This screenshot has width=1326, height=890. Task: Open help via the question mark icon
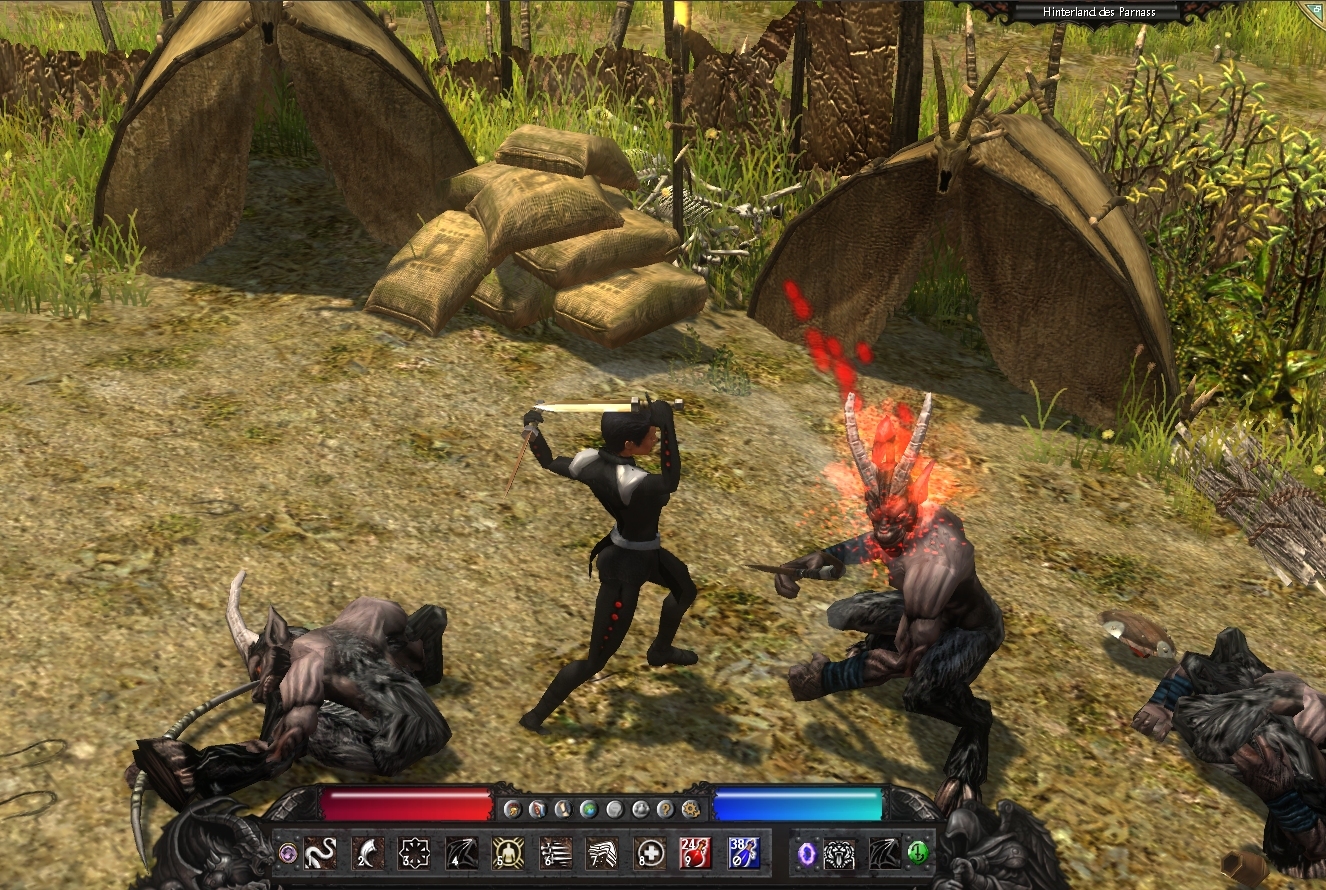tap(666, 808)
